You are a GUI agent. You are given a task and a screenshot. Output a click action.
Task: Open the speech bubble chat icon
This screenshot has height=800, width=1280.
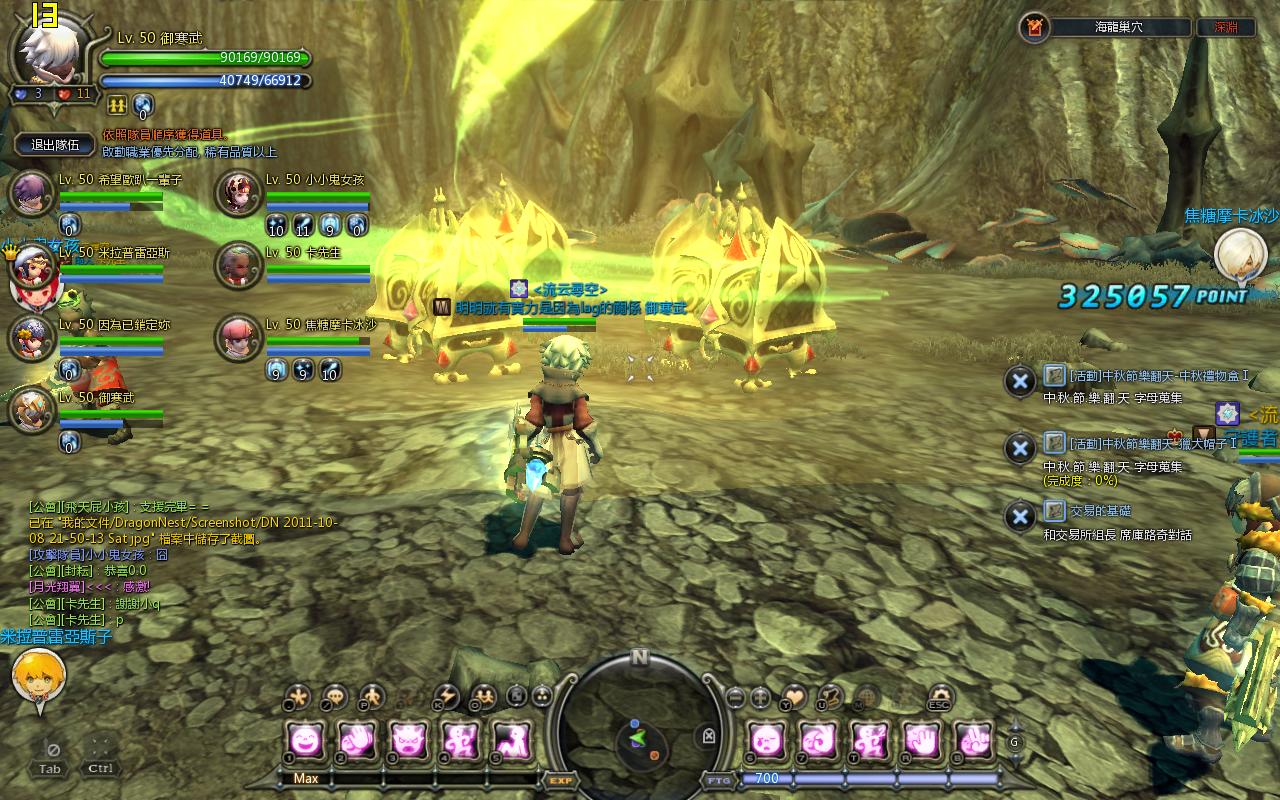tap(334, 696)
